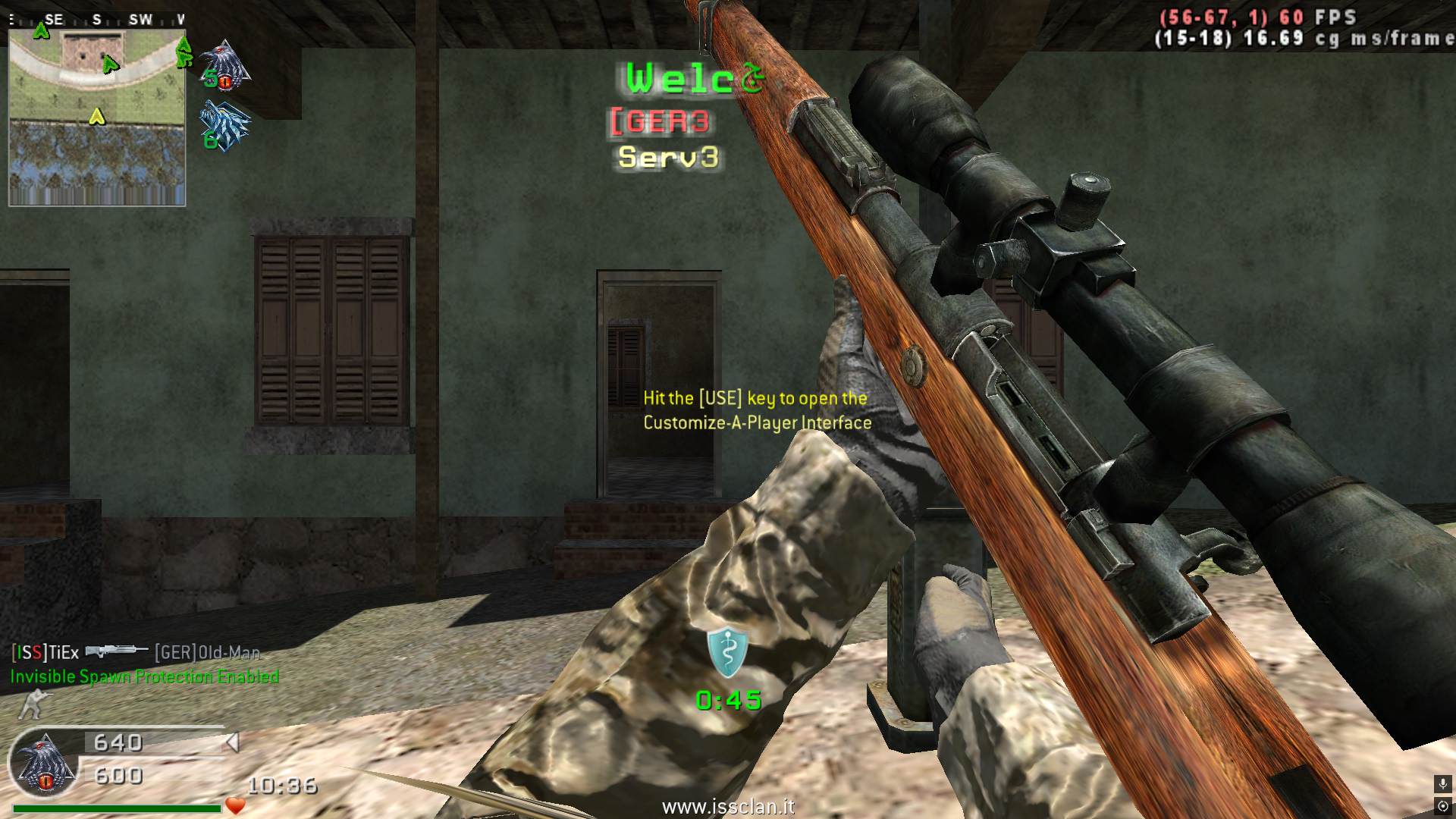Image resolution: width=1456 pixels, height=819 pixels.
Task: Select the raven team emblem with red eye
Action: click(x=226, y=65)
